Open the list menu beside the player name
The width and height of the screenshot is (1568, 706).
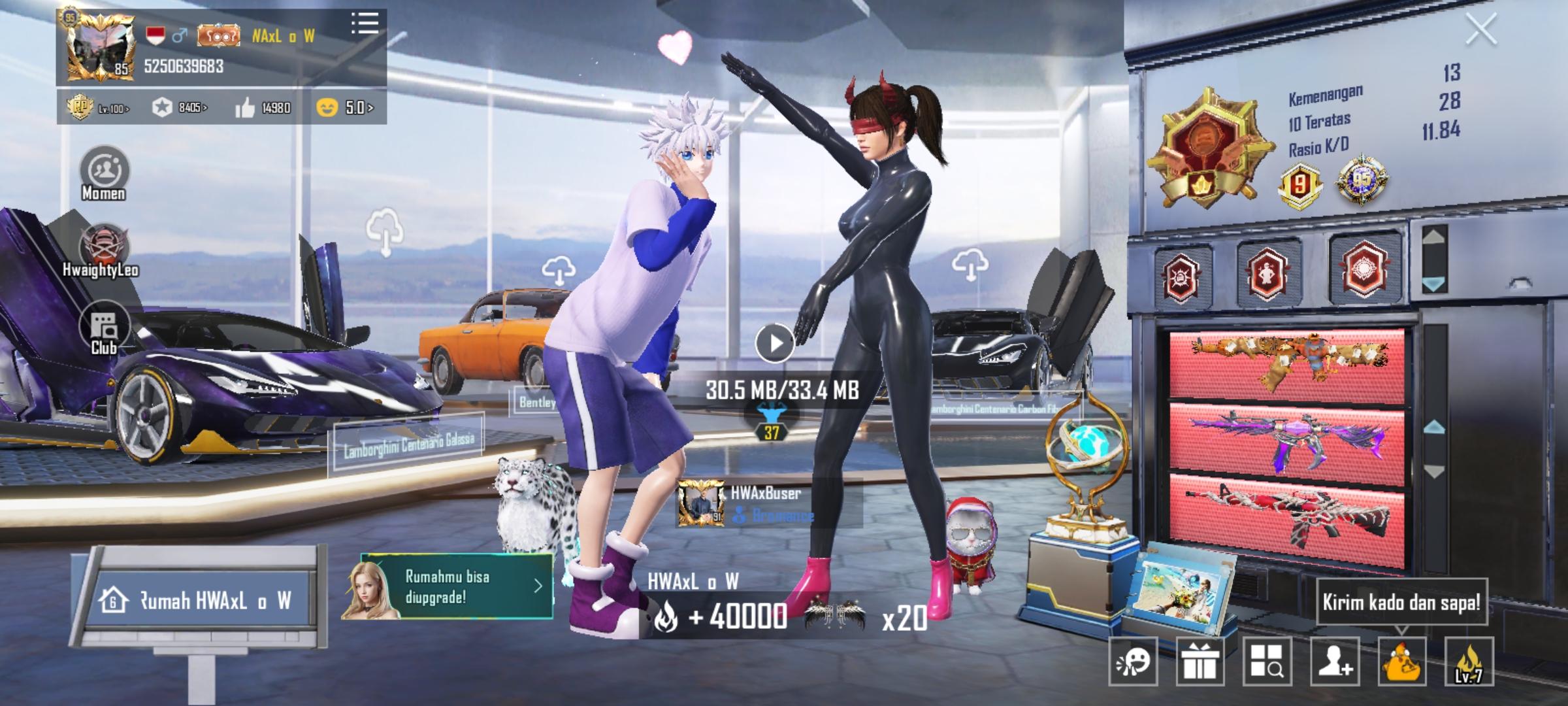click(365, 24)
